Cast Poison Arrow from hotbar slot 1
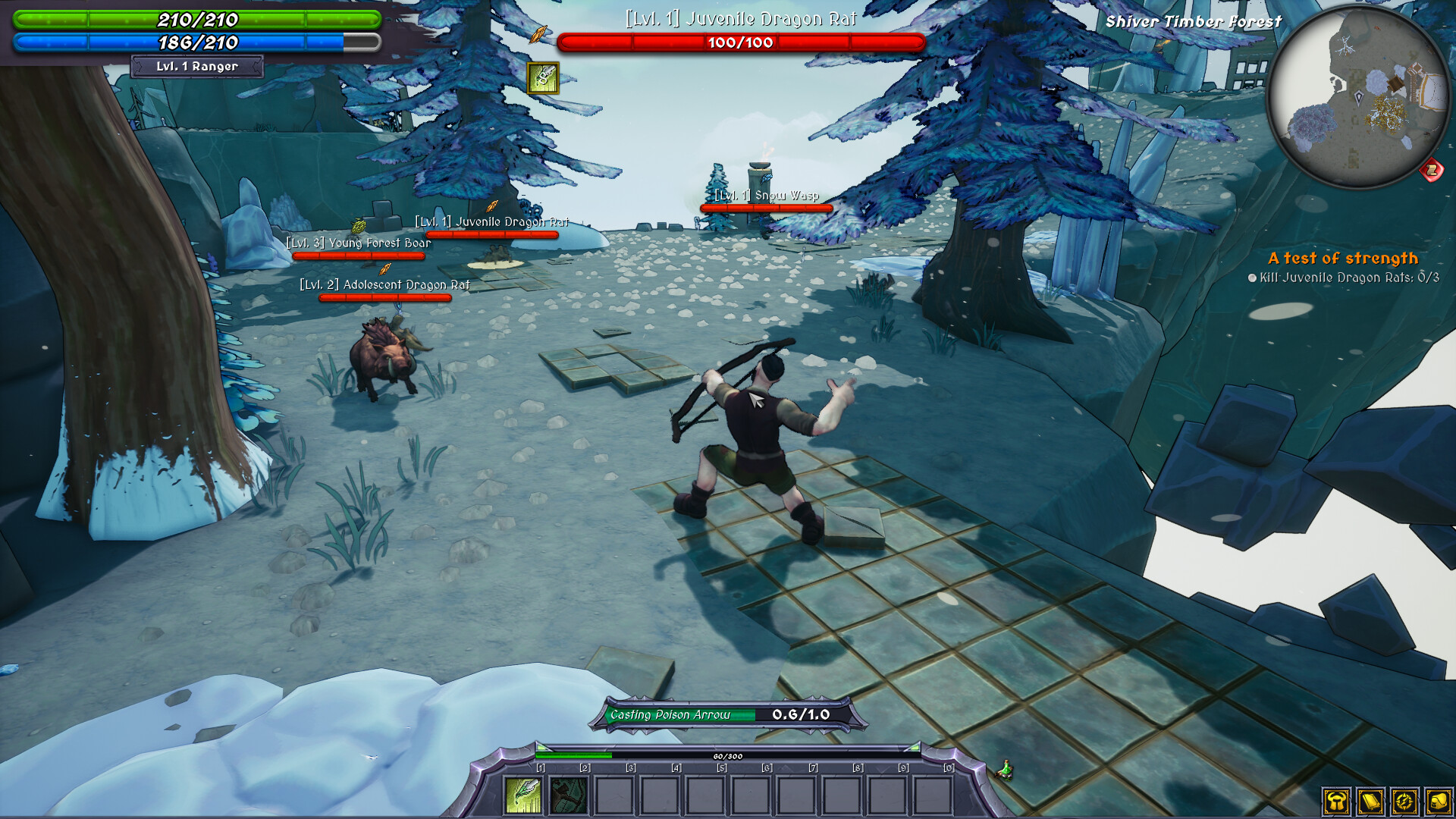The width and height of the screenshot is (1456, 819). click(x=523, y=796)
